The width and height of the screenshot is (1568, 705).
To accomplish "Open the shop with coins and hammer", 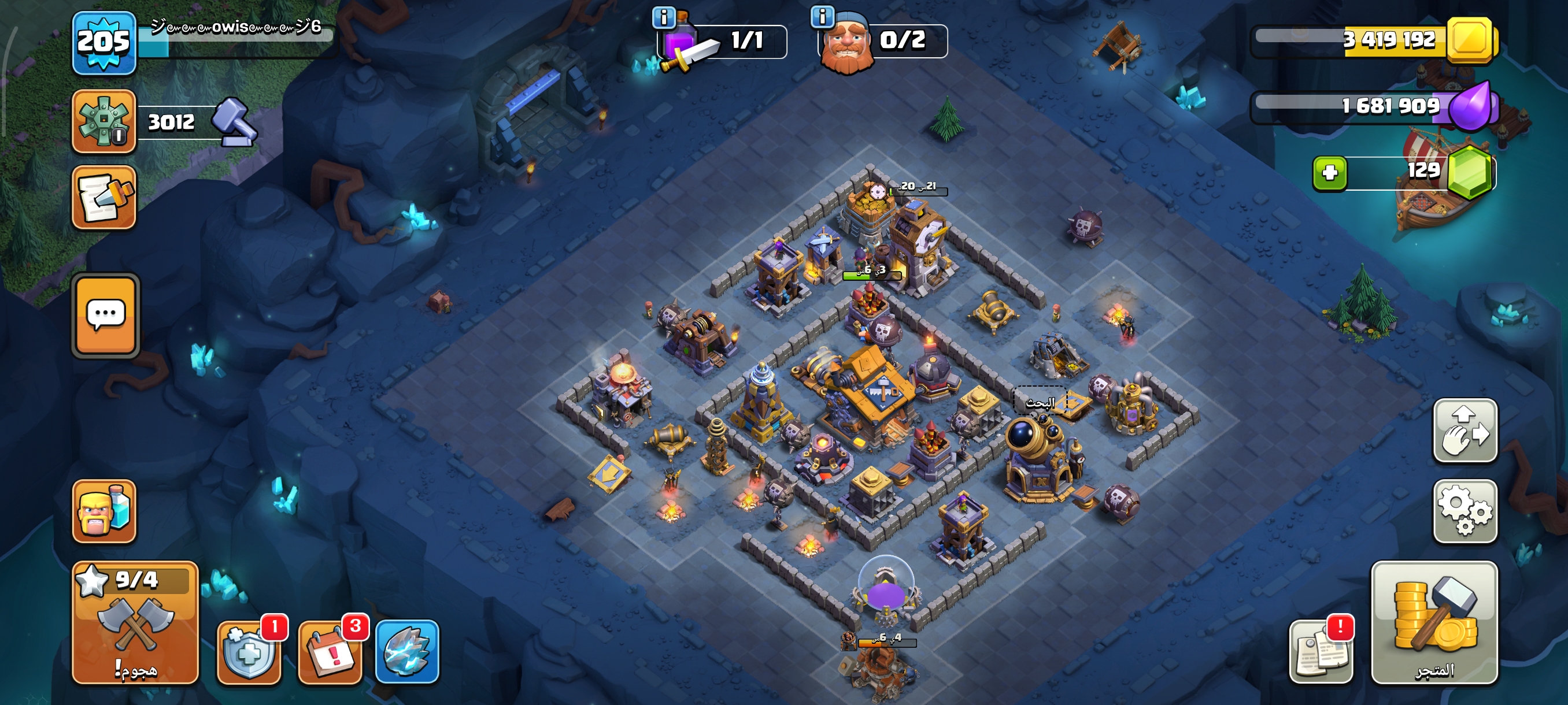I will pos(1433,622).
